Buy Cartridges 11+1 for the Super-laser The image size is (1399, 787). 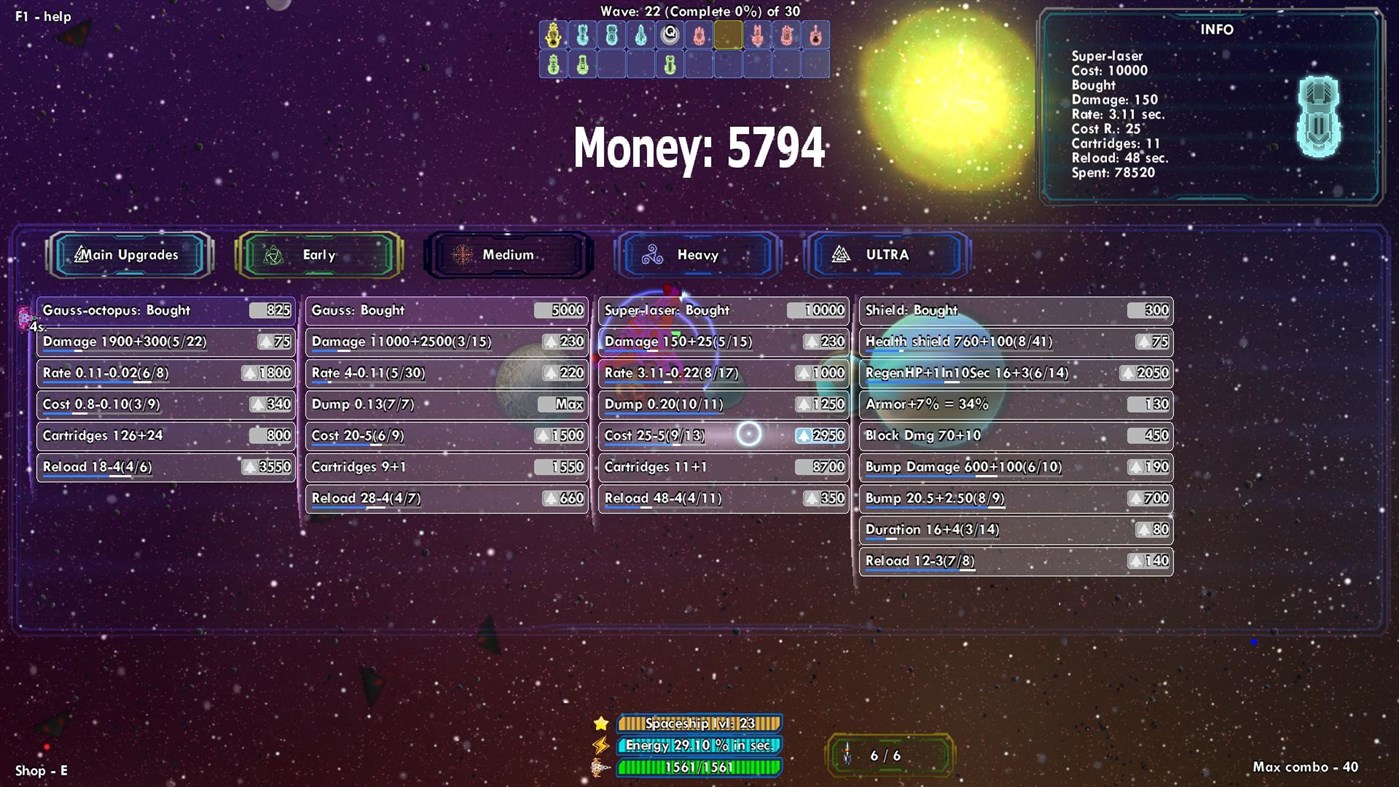click(722, 466)
